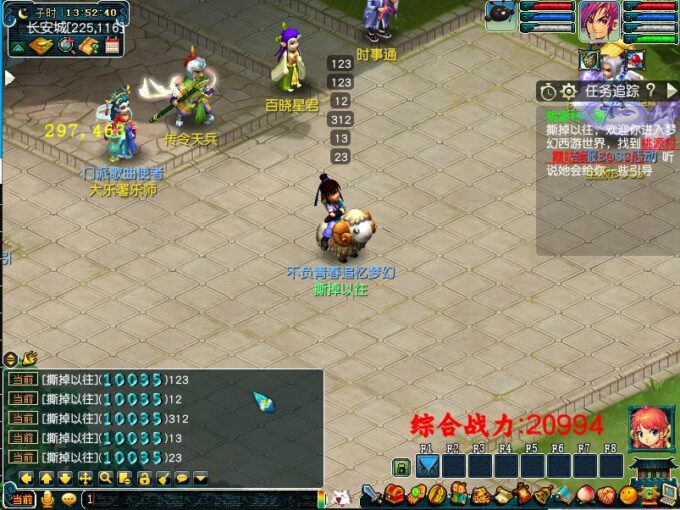Click the sword attack icon in bottom bar

(372, 495)
